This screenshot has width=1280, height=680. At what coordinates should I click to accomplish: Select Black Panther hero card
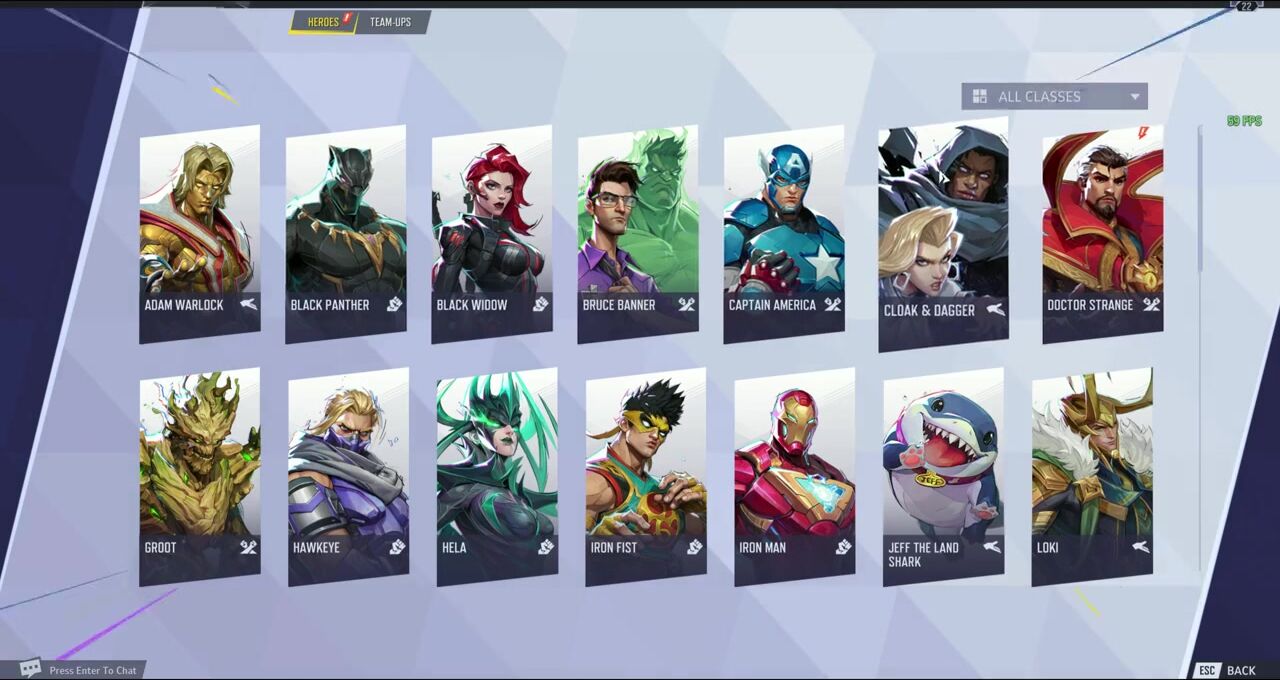(346, 232)
